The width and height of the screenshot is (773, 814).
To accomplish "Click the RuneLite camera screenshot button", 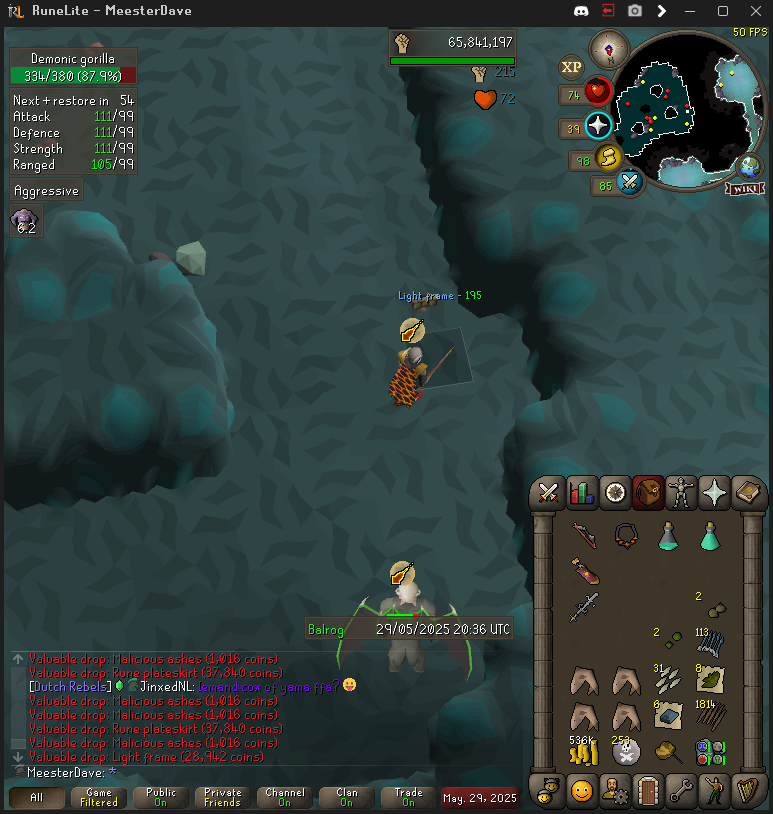I will (x=635, y=11).
